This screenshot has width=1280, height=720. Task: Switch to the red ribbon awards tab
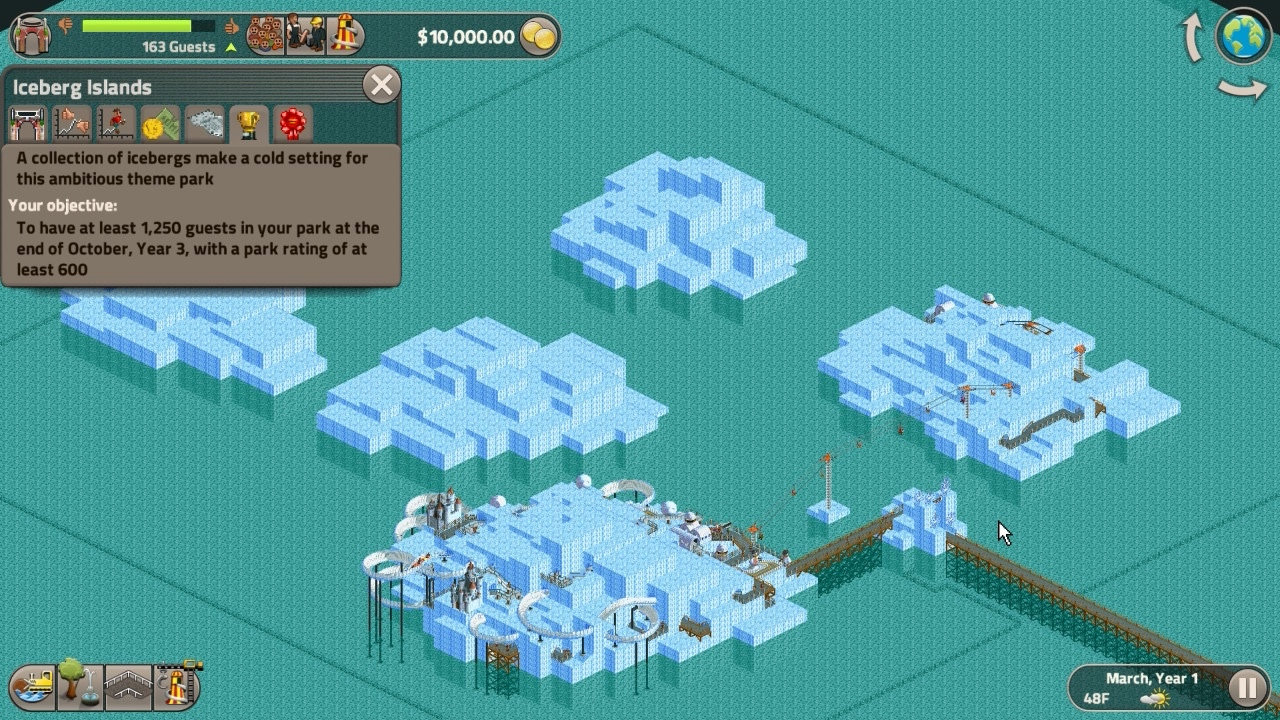pyautogui.click(x=292, y=124)
